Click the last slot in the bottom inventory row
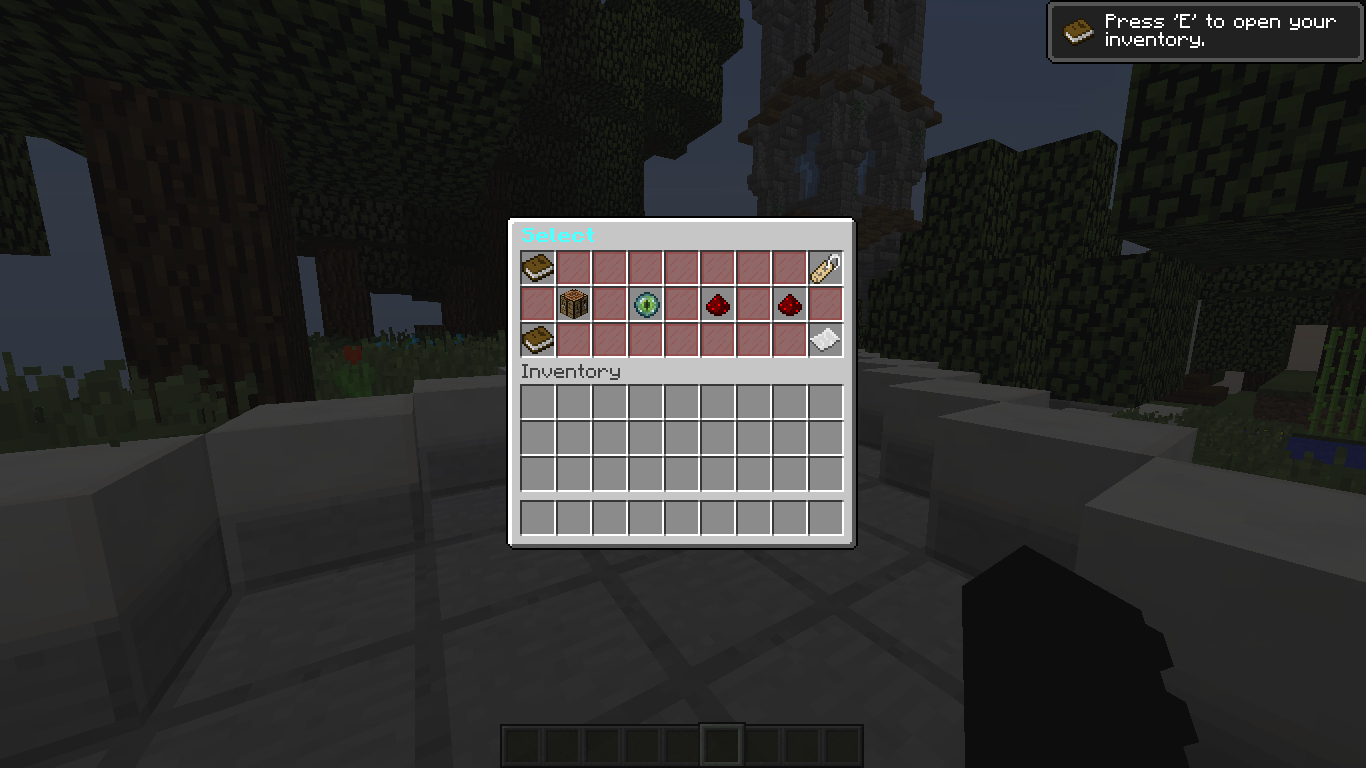This screenshot has height=768, width=1366. click(x=825, y=517)
